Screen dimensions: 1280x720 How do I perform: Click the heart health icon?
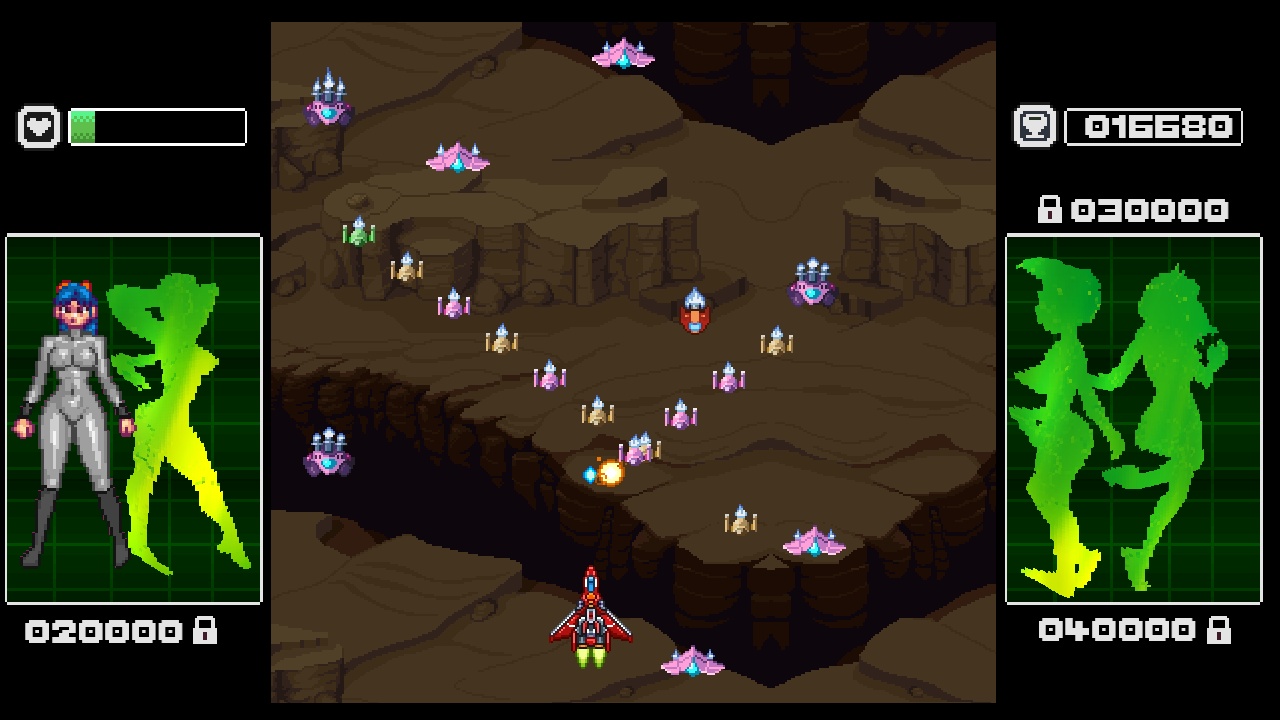[39, 127]
